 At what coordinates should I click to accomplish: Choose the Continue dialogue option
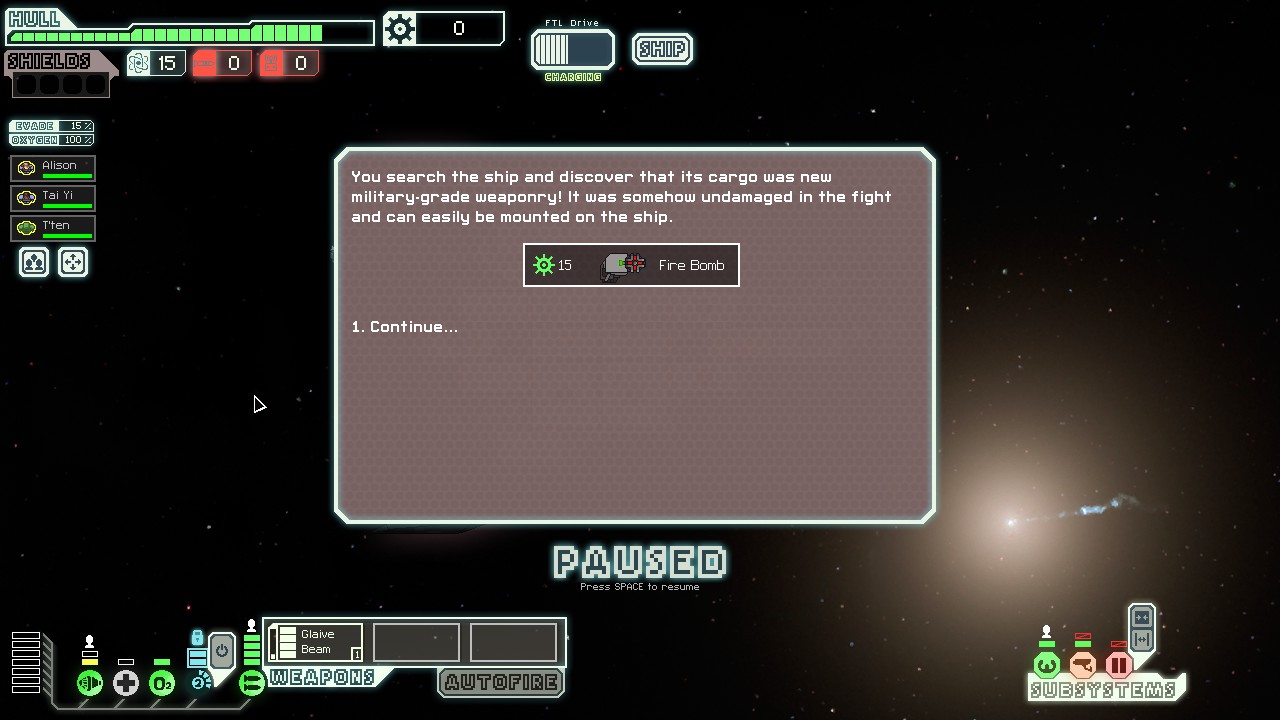[x=405, y=327]
